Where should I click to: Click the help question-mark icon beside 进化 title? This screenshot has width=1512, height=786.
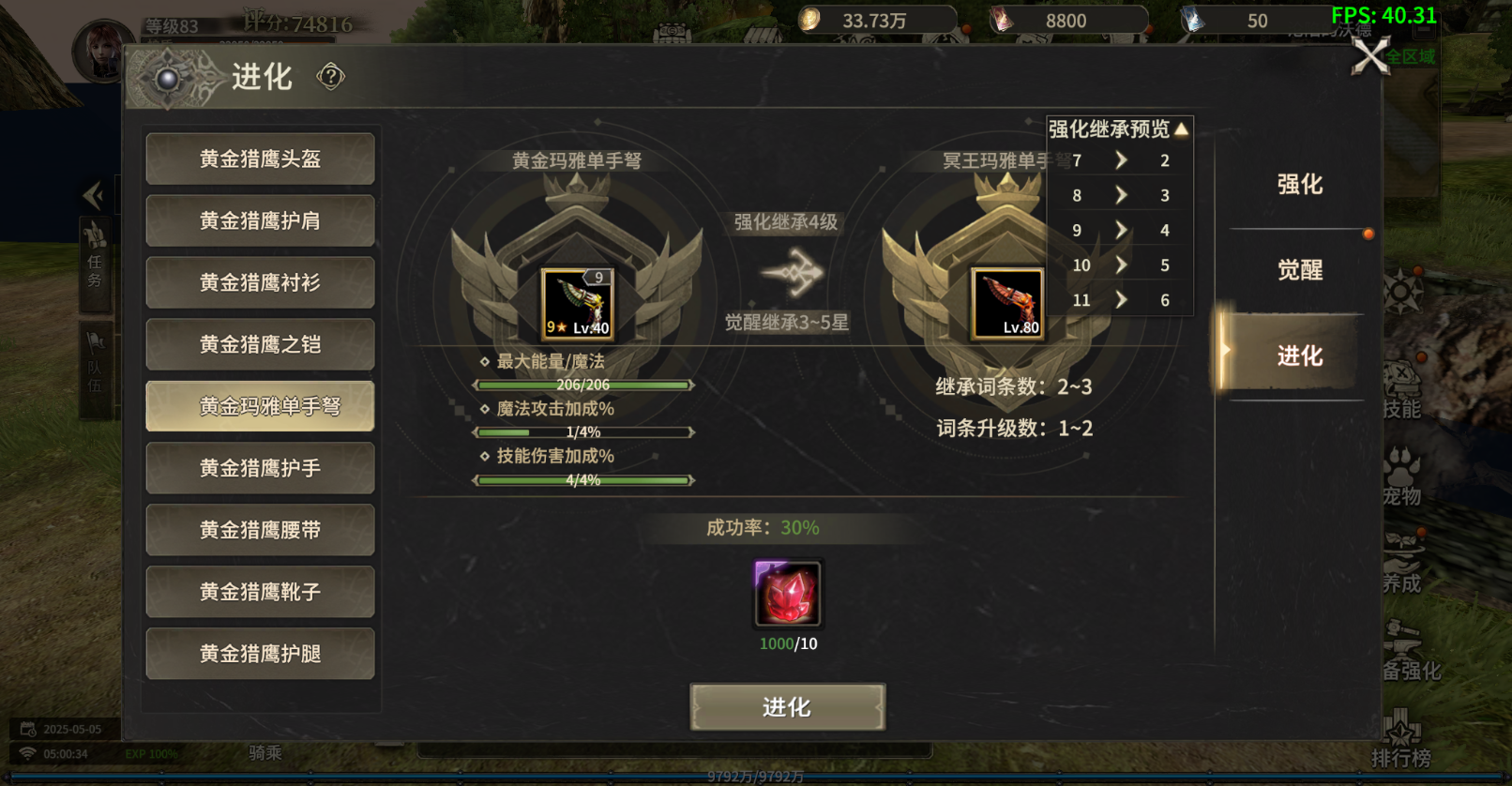[x=329, y=76]
